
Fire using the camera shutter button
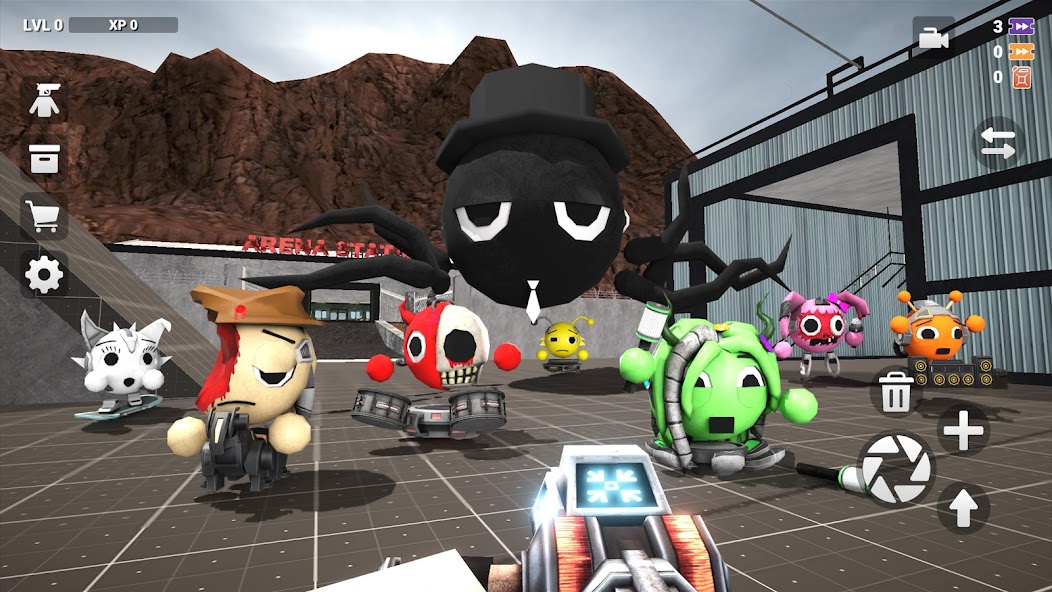(895, 469)
